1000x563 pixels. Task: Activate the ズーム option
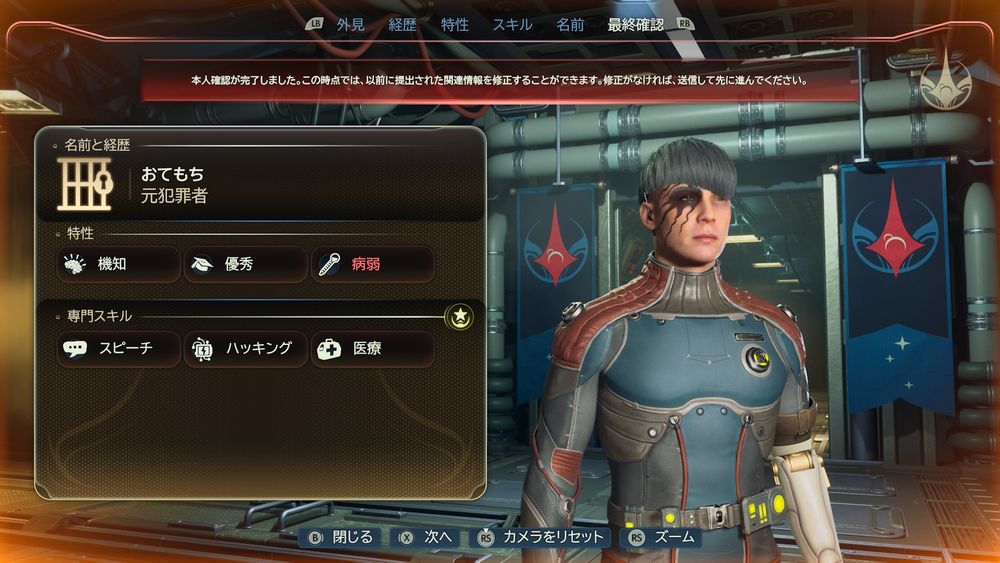[663, 537]
